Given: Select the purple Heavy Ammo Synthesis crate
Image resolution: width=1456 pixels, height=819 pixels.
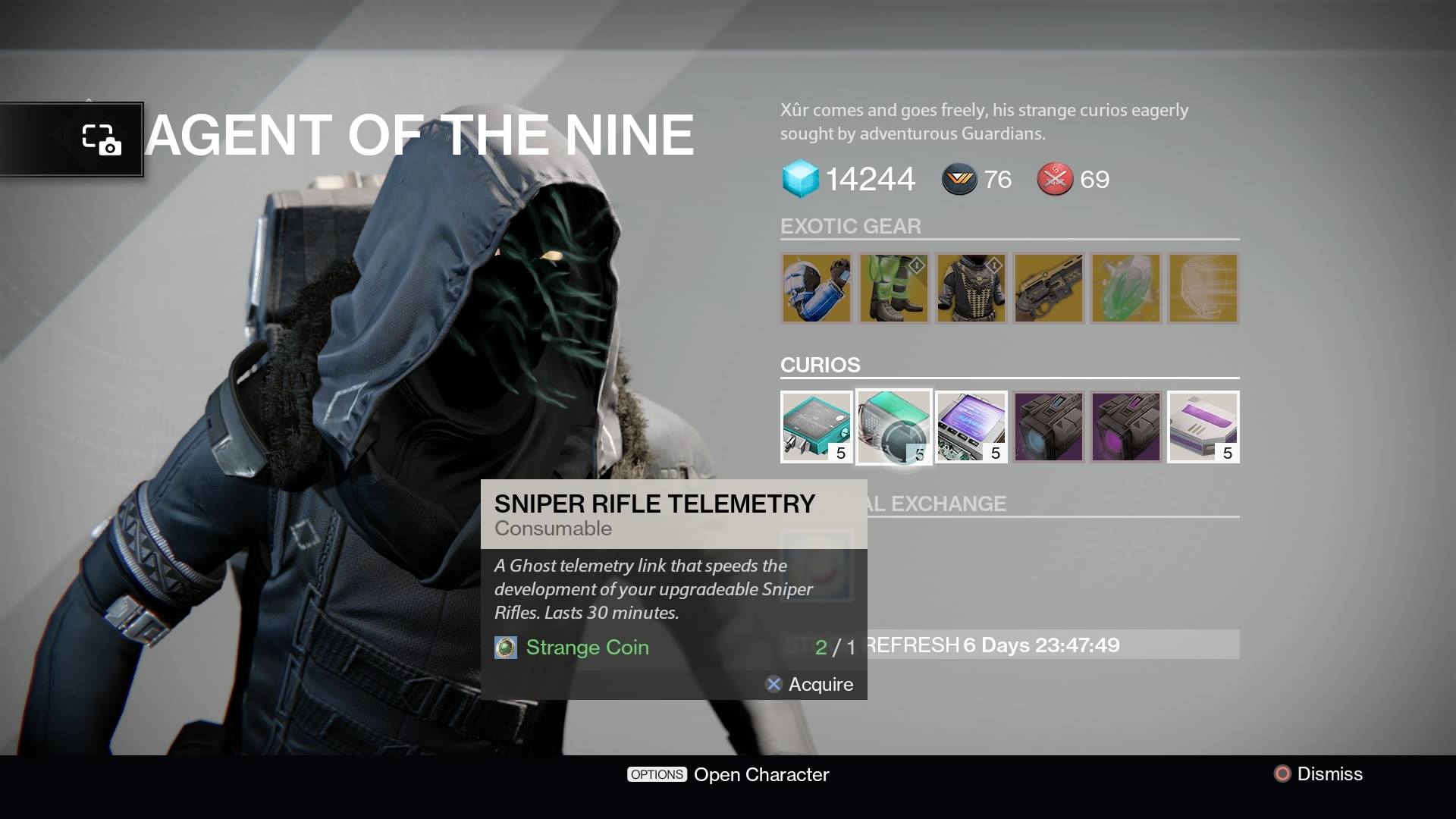Looking at the screenshot, I should coord(1126,426).
